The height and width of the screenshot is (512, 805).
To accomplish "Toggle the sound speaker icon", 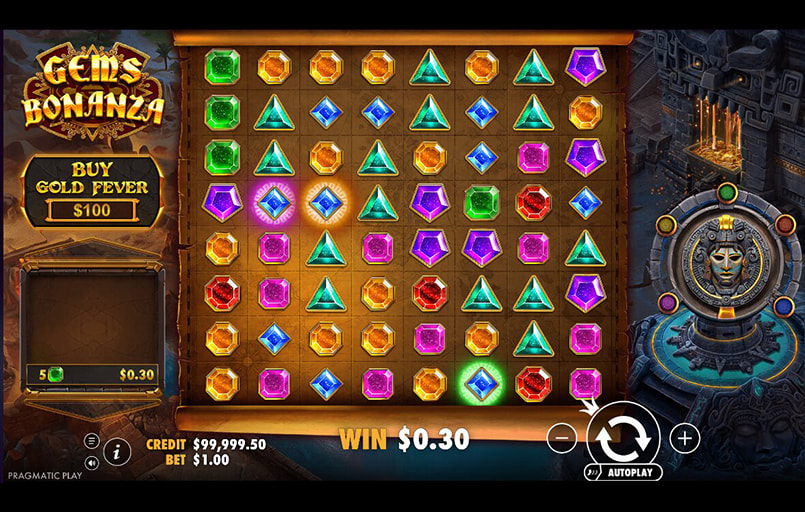I will tap(91, 462).
